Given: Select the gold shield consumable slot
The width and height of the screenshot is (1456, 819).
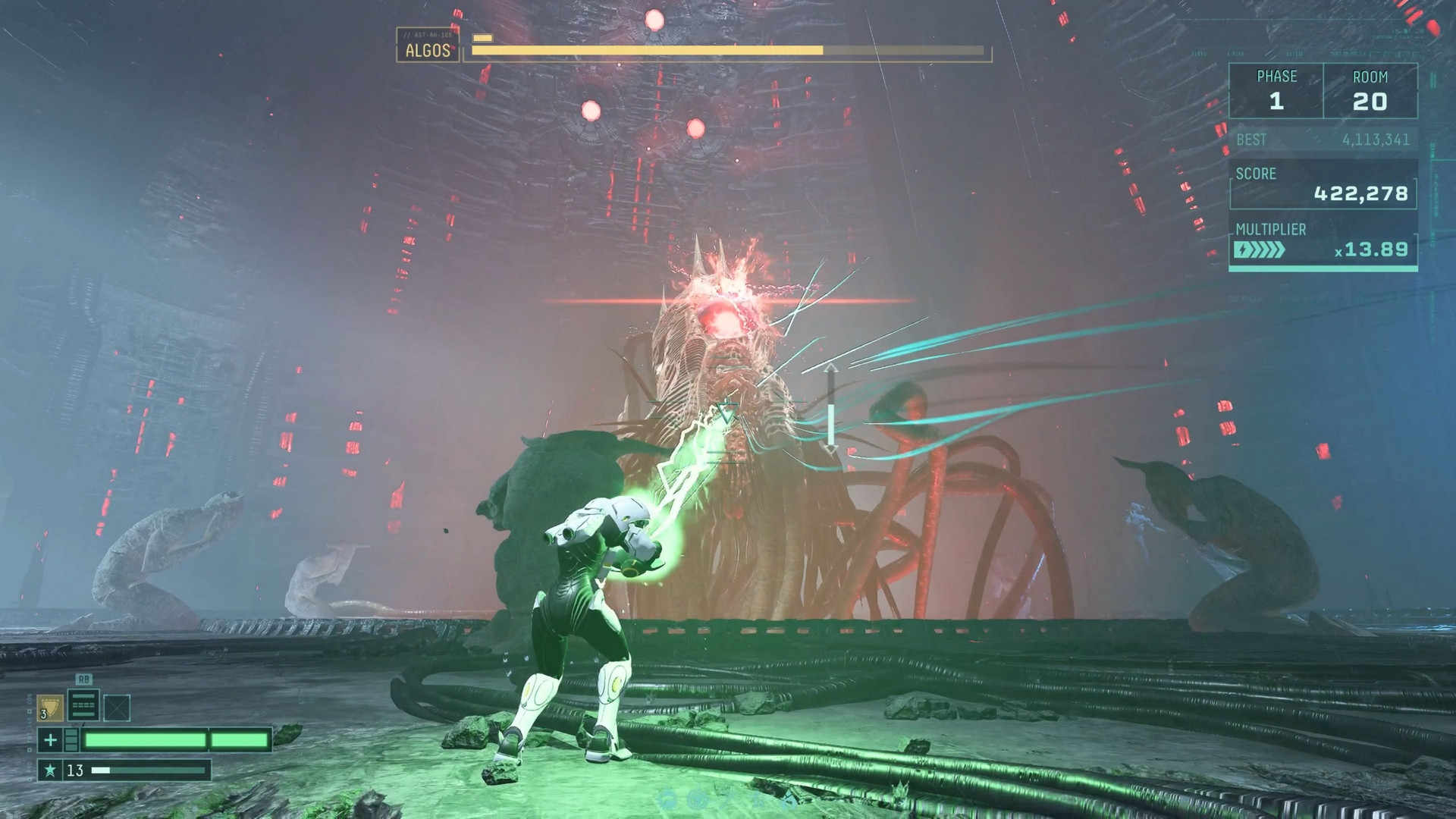Looking at the screenshot, I should pyautogui.click(x=50, y=708).
